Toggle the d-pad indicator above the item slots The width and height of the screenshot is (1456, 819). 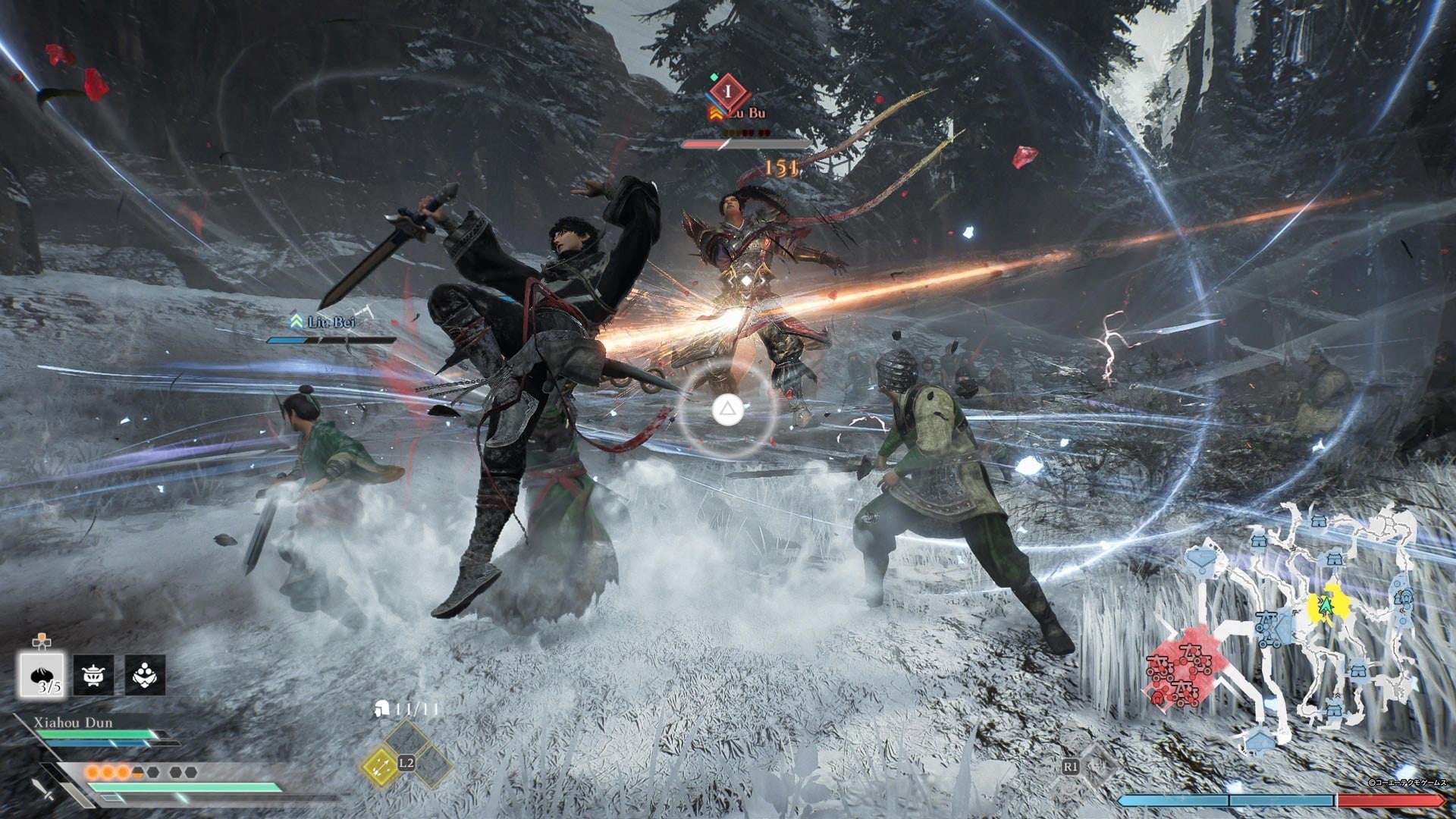(x=43, y=639)
